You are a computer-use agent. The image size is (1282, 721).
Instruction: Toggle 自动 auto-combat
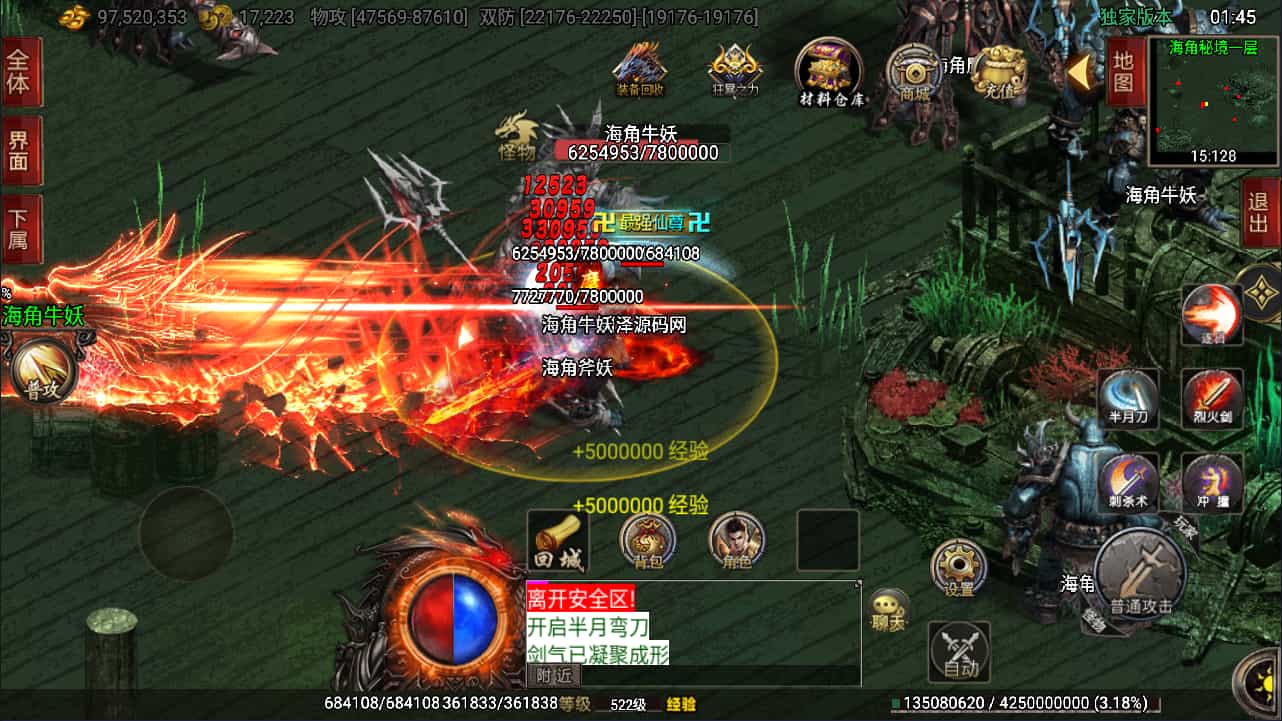tap(960, 653)
